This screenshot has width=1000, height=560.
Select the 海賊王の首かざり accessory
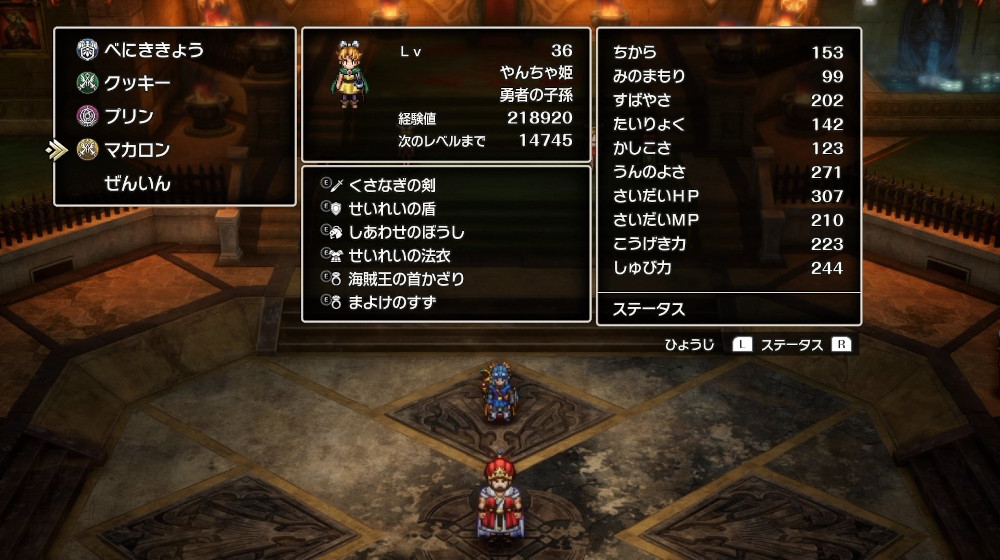[x=406, y=278]
